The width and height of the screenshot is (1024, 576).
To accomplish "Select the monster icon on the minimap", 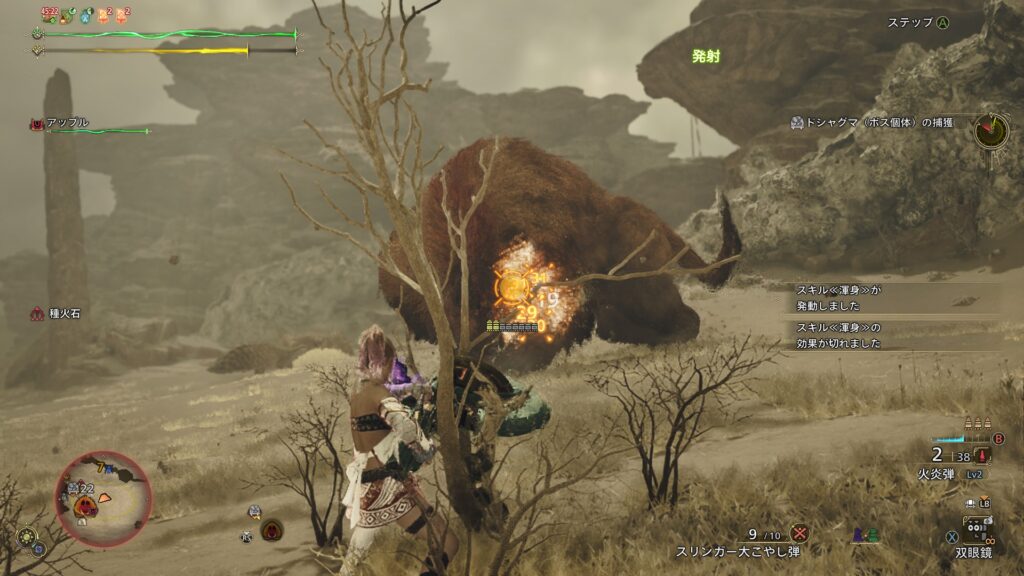I will pos(86,507).
